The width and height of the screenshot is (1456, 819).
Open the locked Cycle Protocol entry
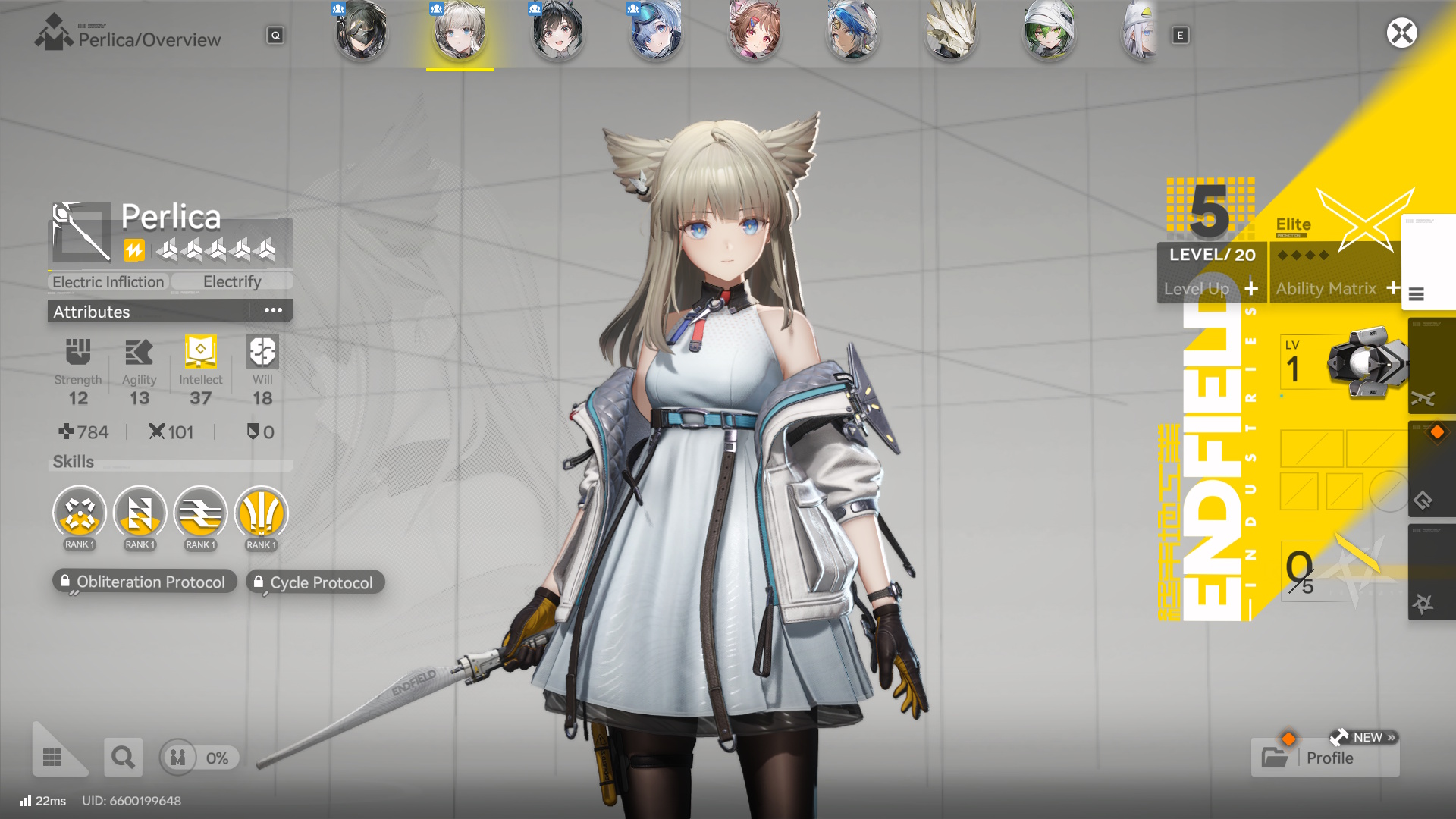(315, 582)
